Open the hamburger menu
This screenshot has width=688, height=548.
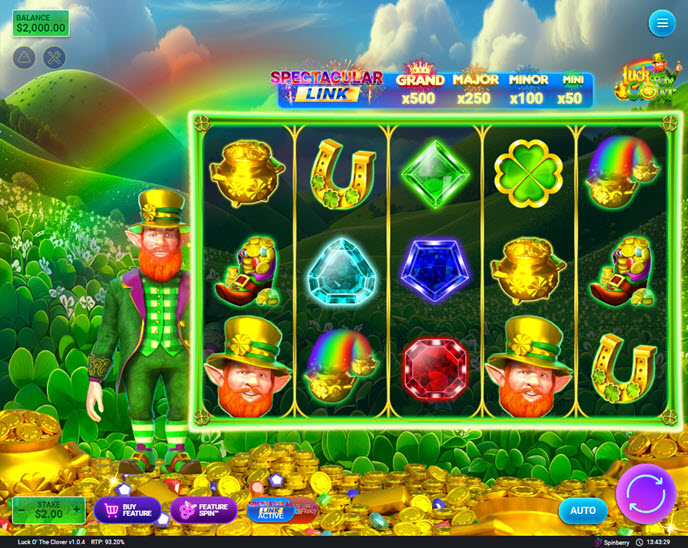tap(661, 23)
